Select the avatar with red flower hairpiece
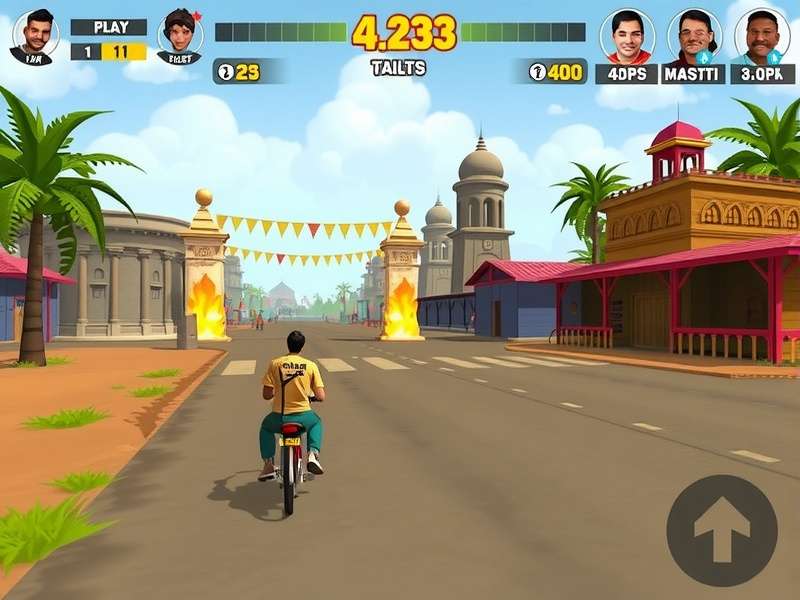The width and height of the screenshot is (800, 600). tap(180, 35)
